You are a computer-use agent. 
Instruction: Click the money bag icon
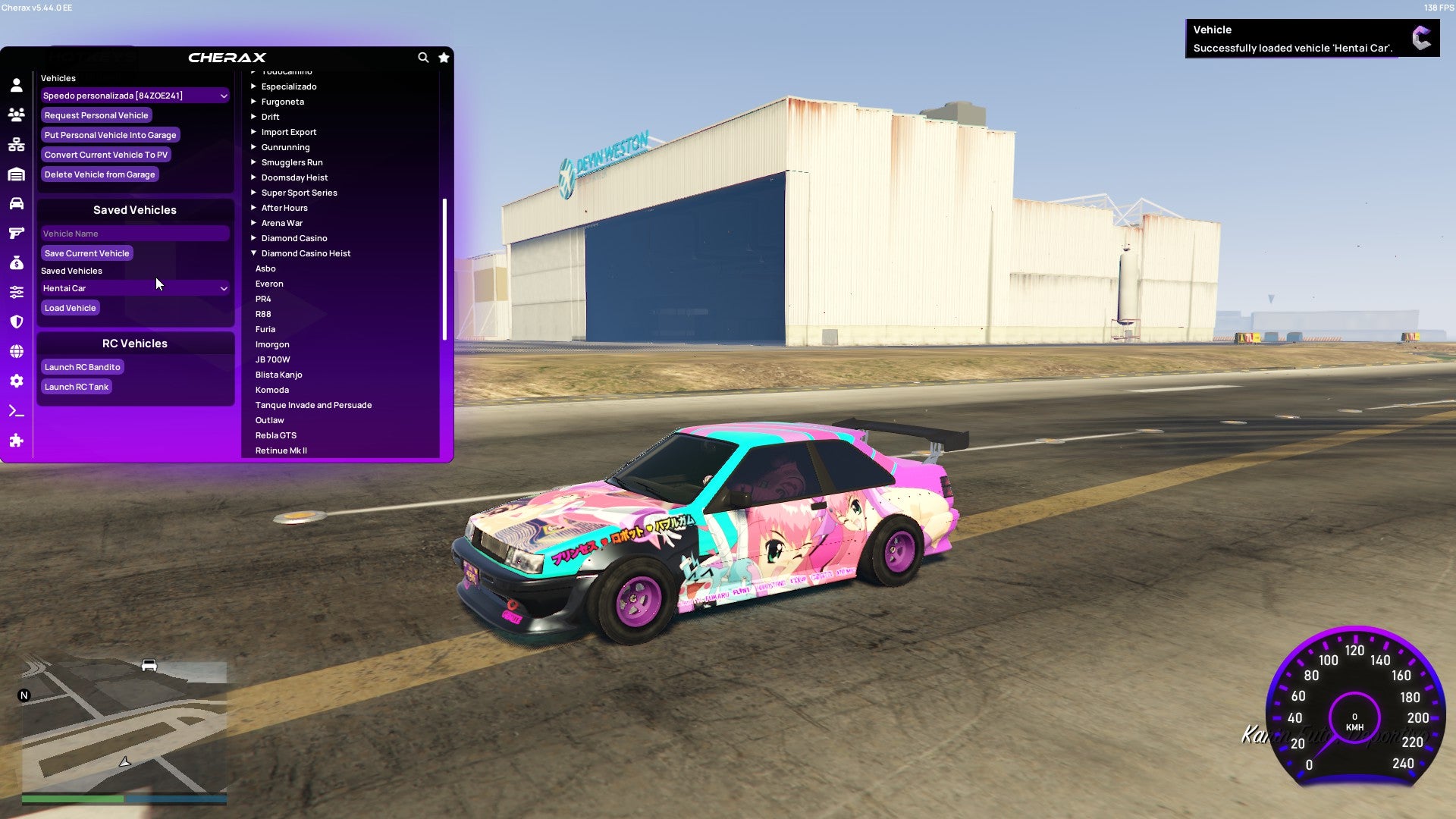click(16, 262)
